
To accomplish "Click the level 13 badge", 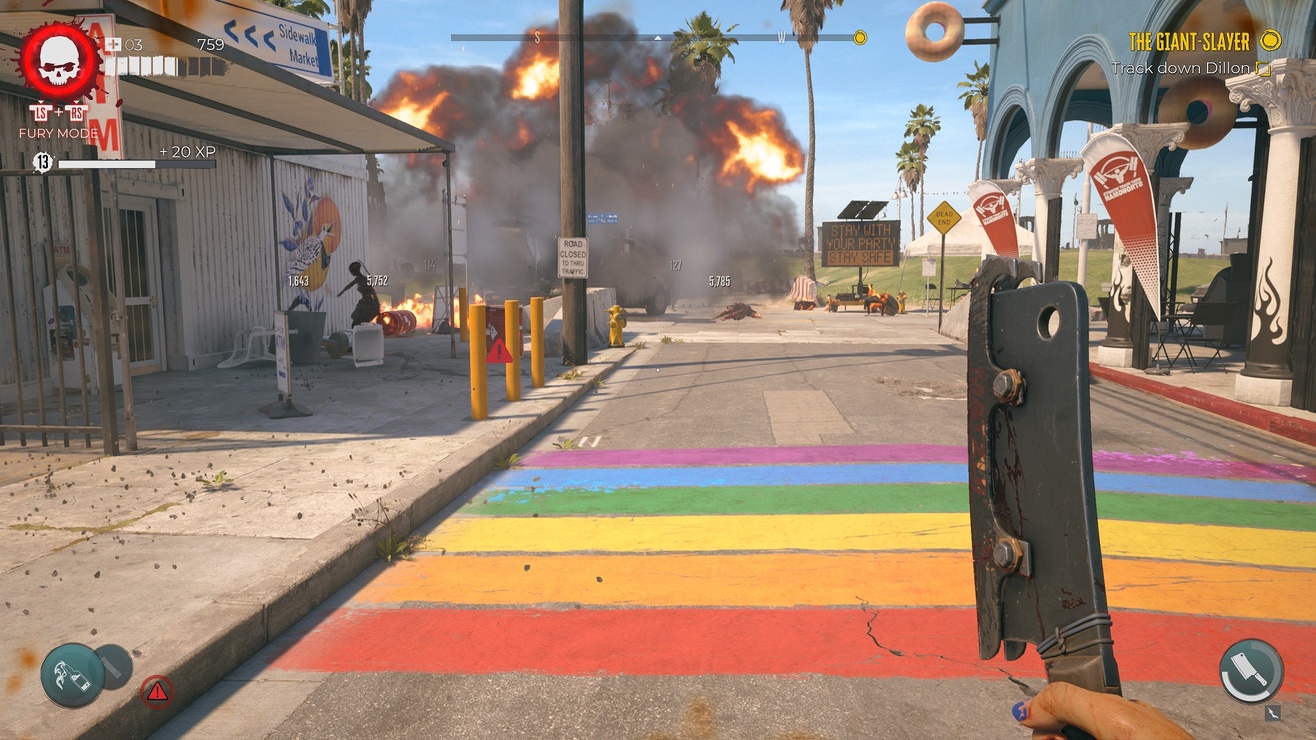I will tap(42, 162).
